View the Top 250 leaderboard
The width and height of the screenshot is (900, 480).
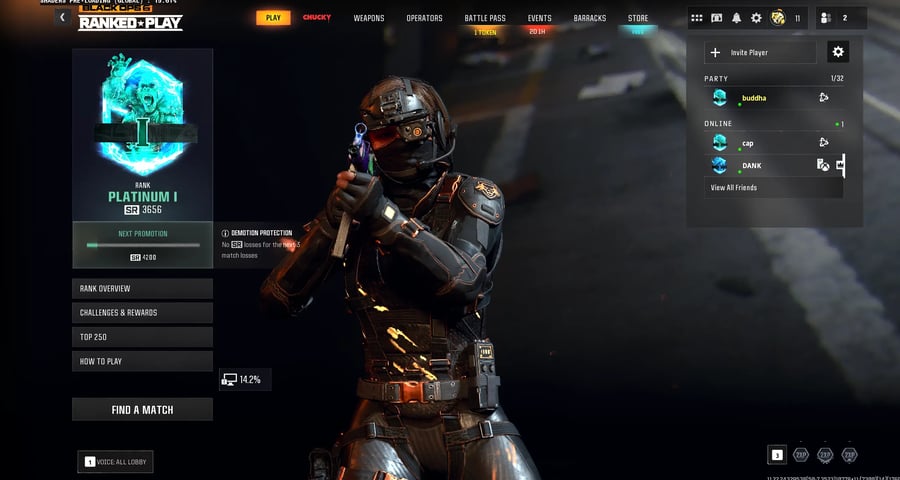point(142,337)
